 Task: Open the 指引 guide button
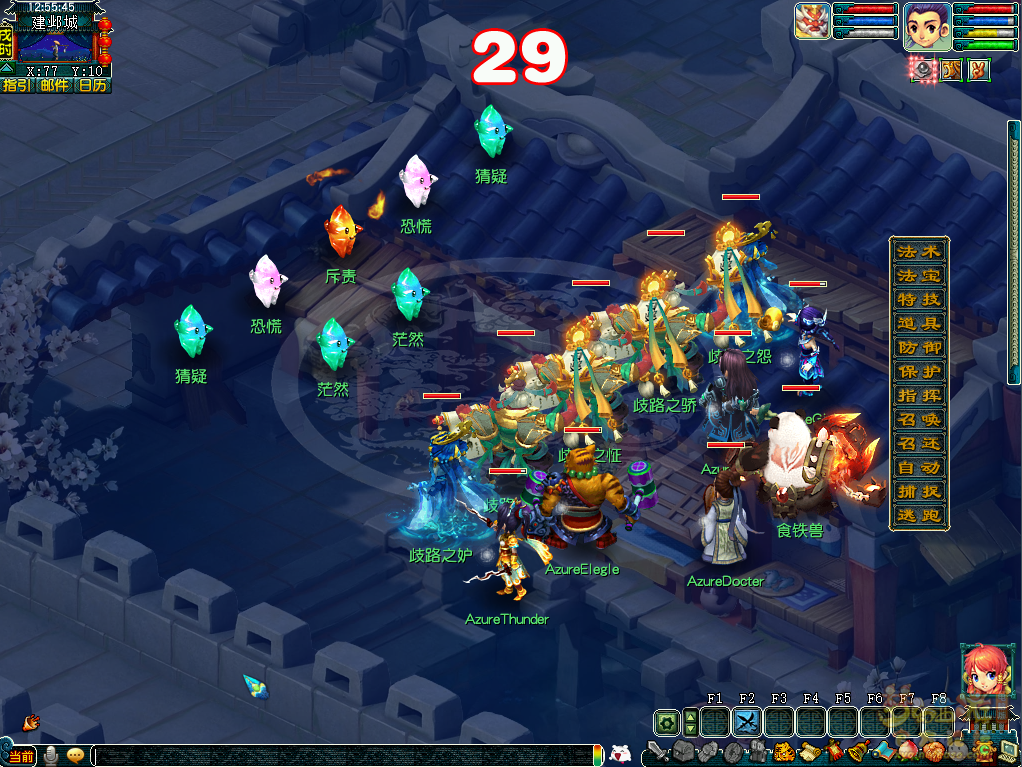click(17, 86)
